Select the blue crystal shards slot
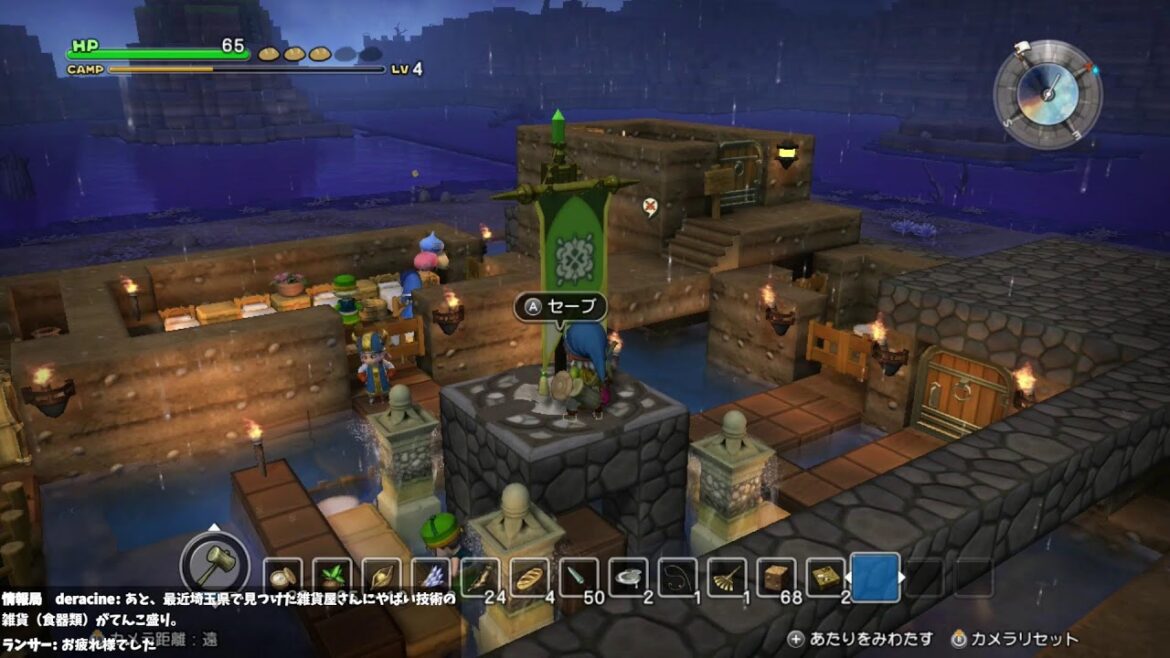This screenshot has height=658, width=1170. (x=430, y=578)
